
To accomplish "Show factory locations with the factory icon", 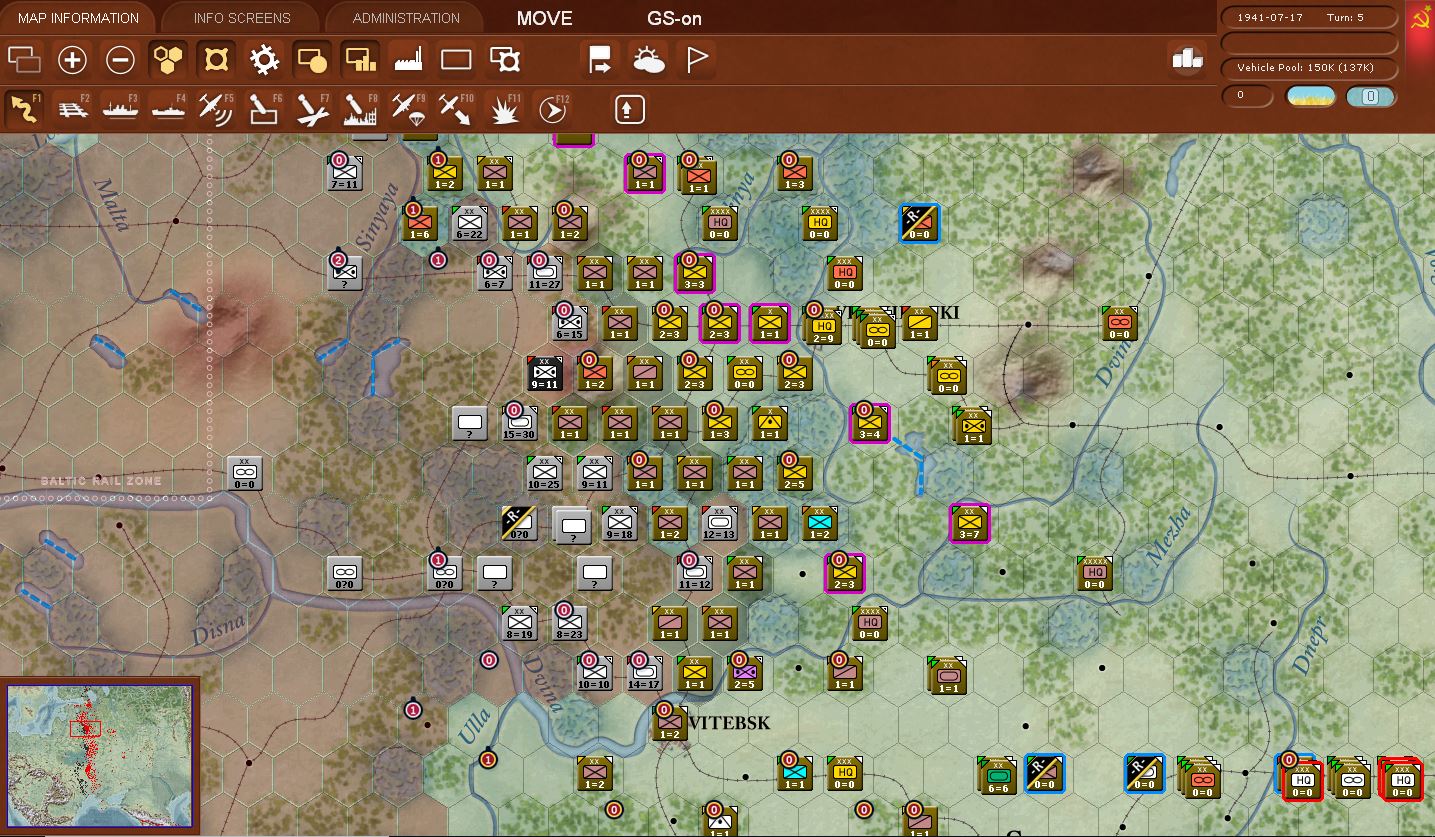I will coord(409,59).
